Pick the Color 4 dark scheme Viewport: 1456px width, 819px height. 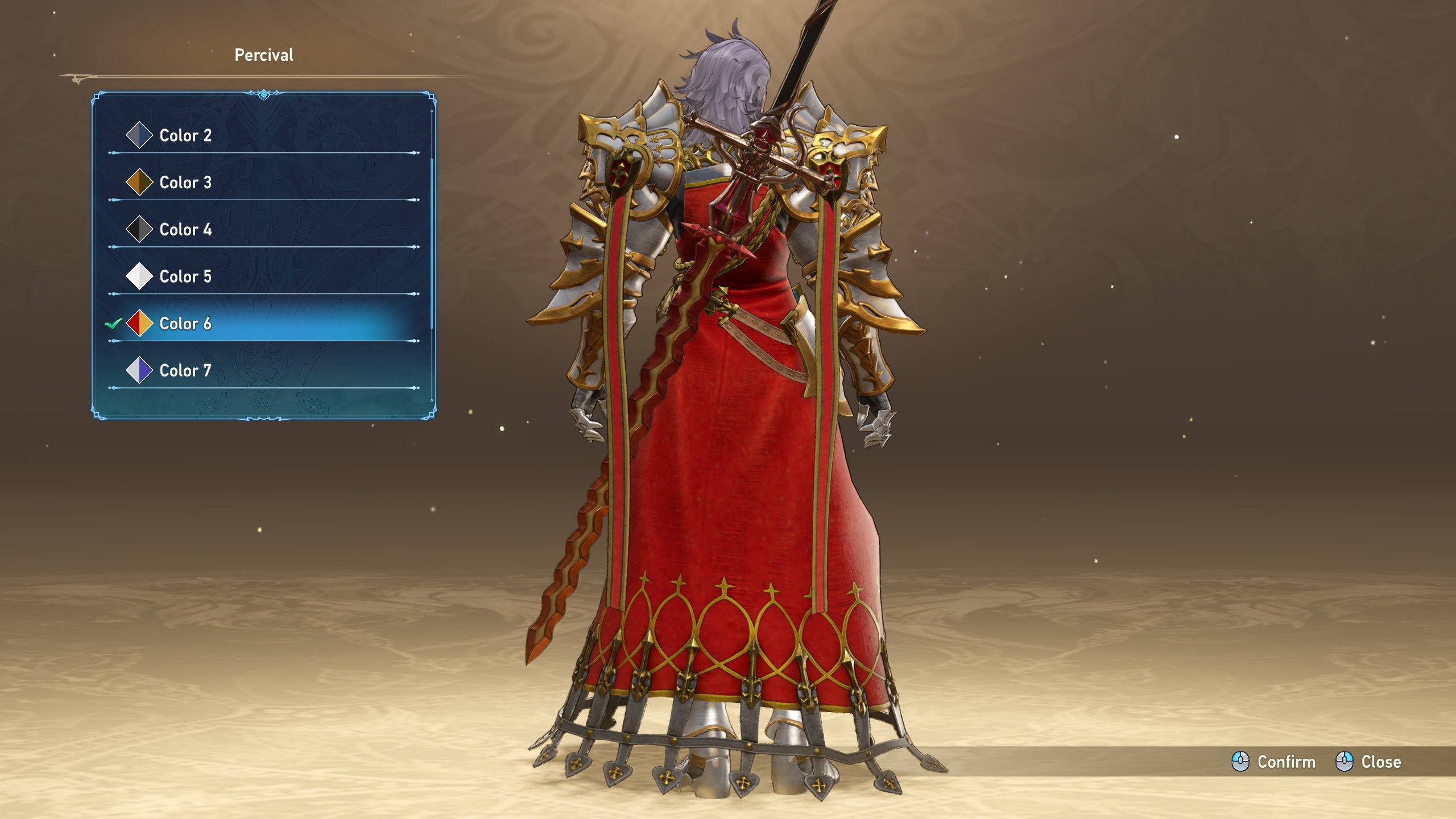pos(185,230)
